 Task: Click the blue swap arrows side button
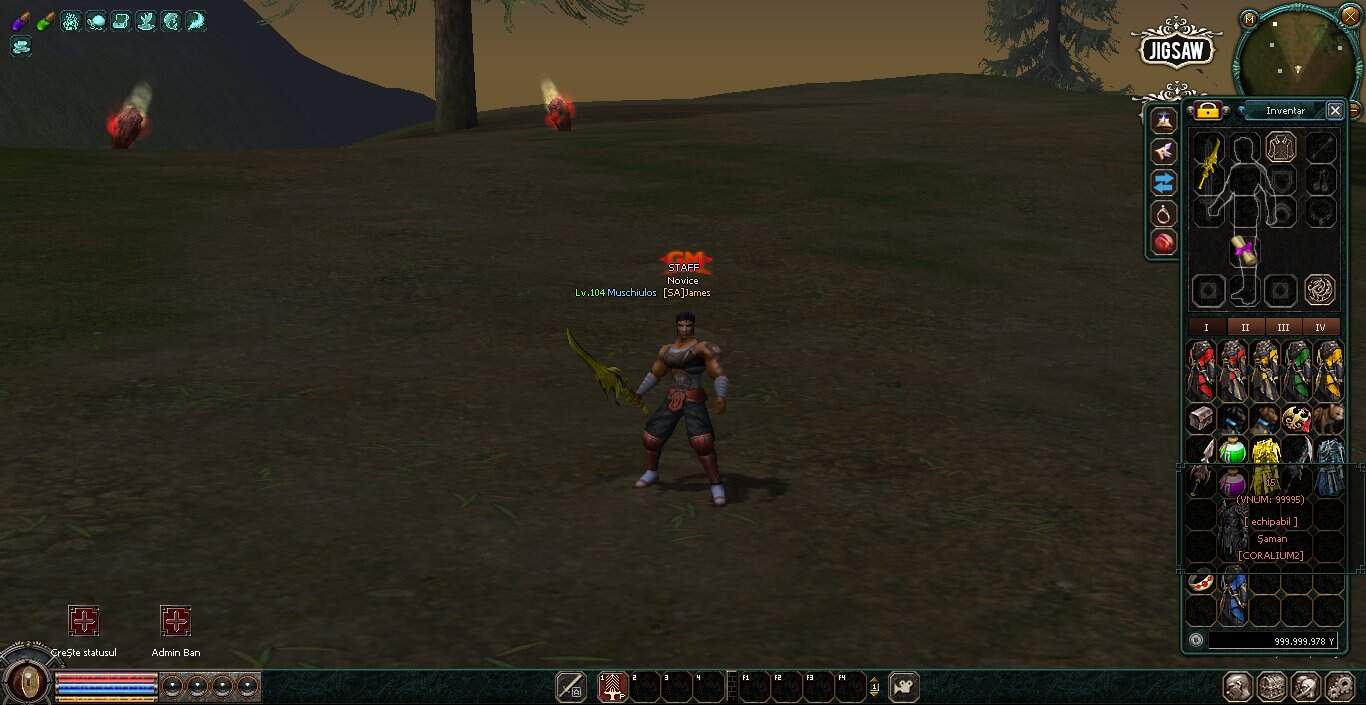tap(1163, 182)
